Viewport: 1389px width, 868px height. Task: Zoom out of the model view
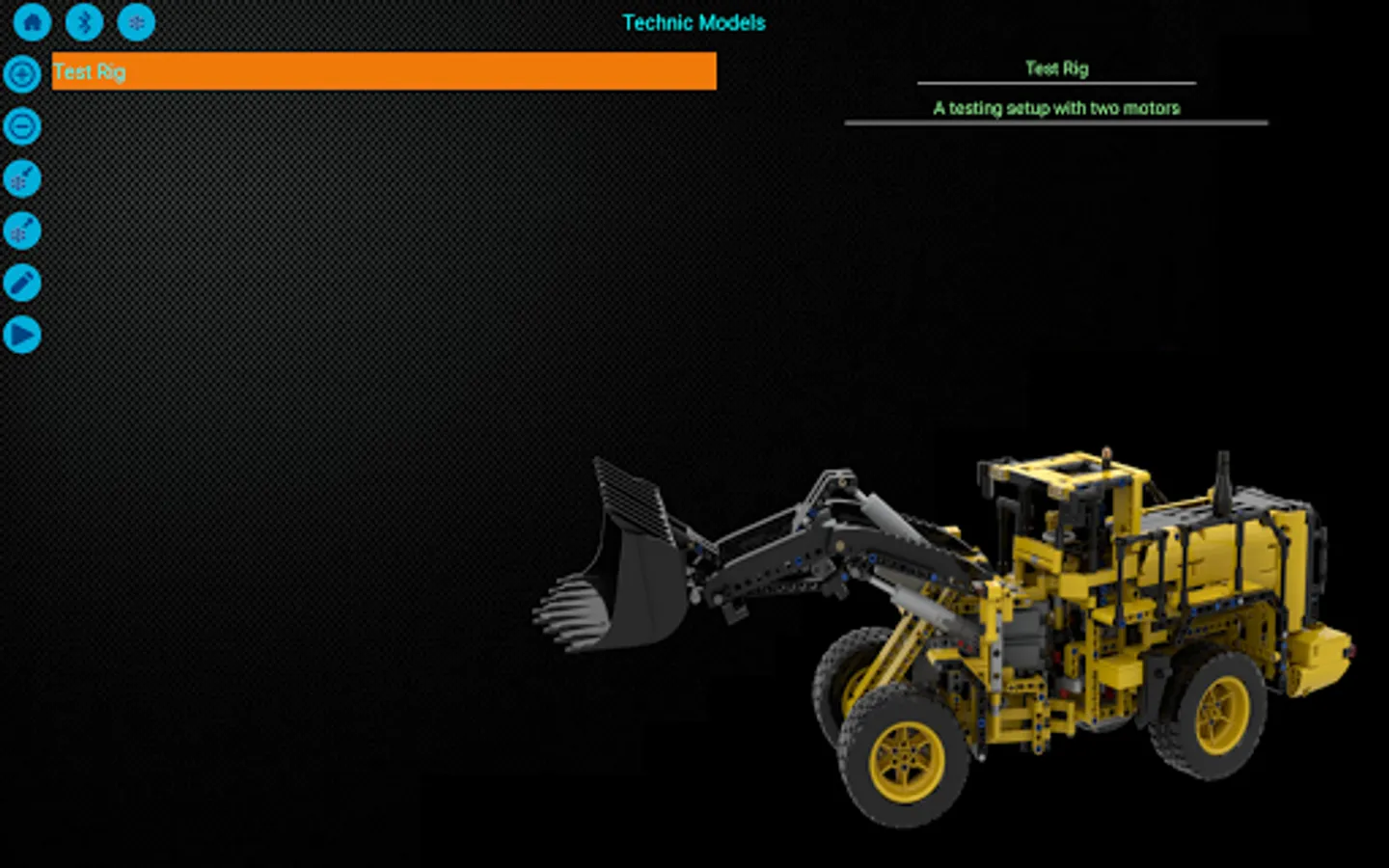(21, 126)
